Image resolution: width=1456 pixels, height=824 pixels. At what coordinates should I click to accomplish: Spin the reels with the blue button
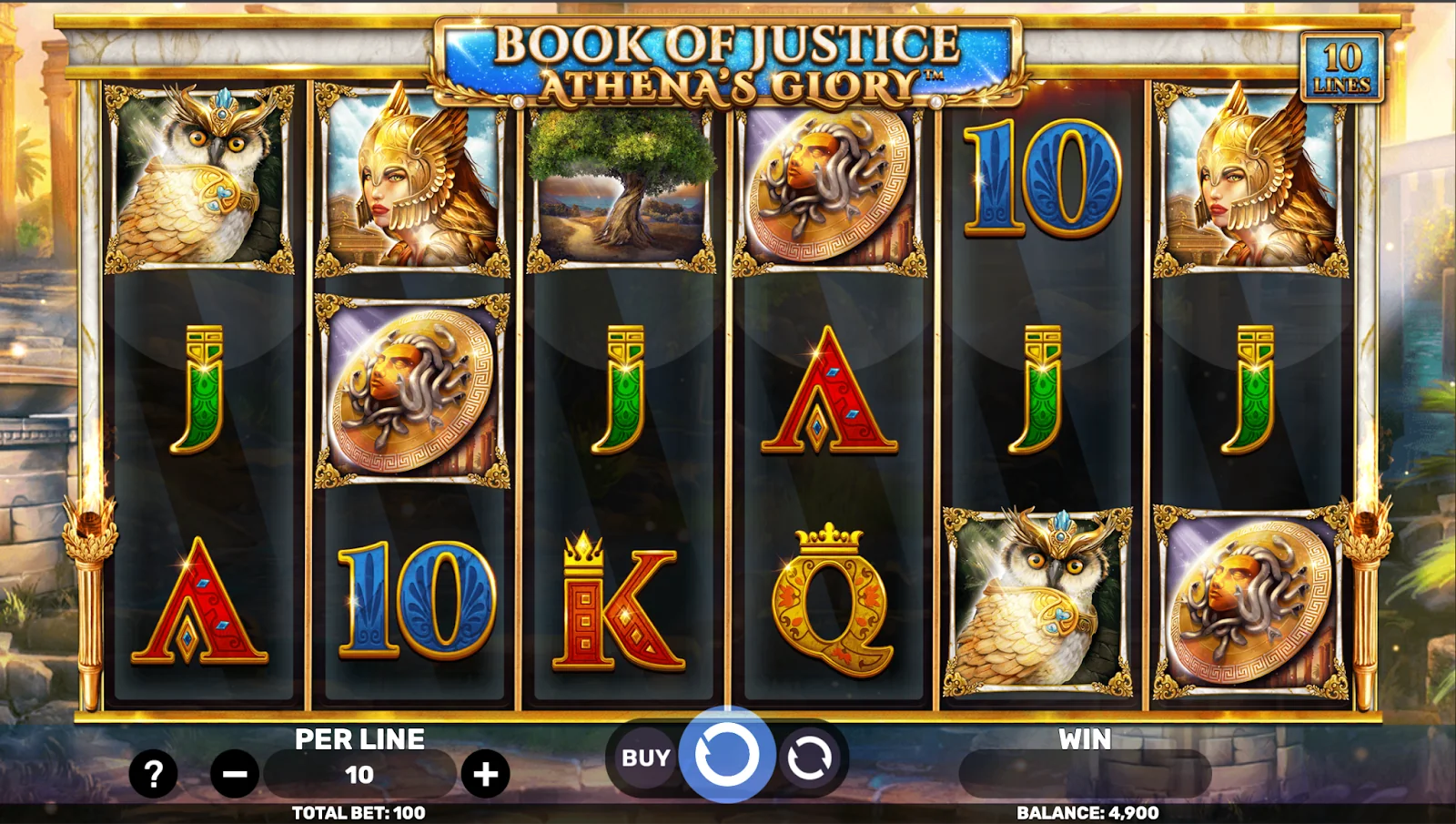point(726,755)
